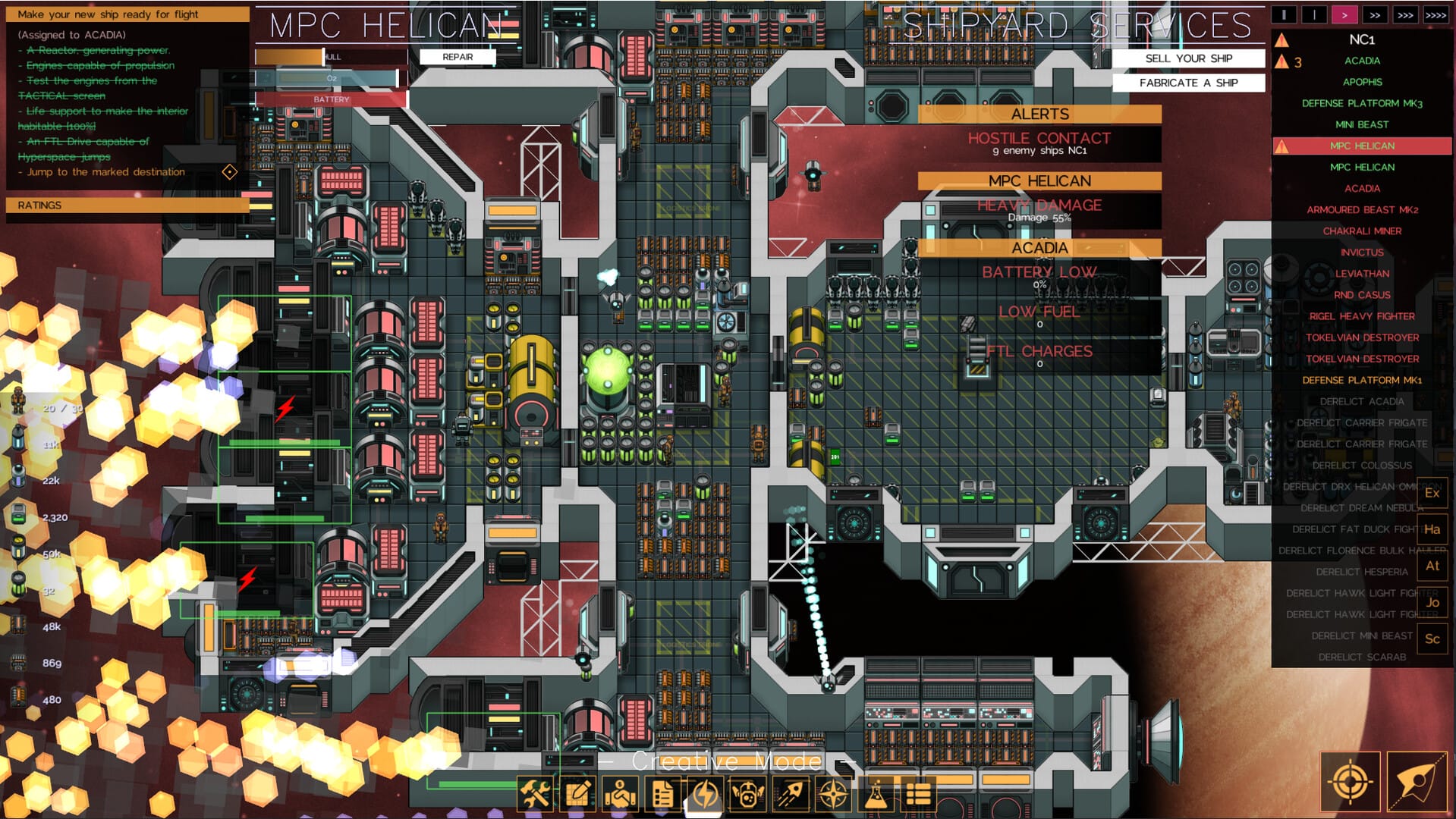Select the highlighted MPC HELICAN entry
1456x819 pixels.
click(1363, 146)
